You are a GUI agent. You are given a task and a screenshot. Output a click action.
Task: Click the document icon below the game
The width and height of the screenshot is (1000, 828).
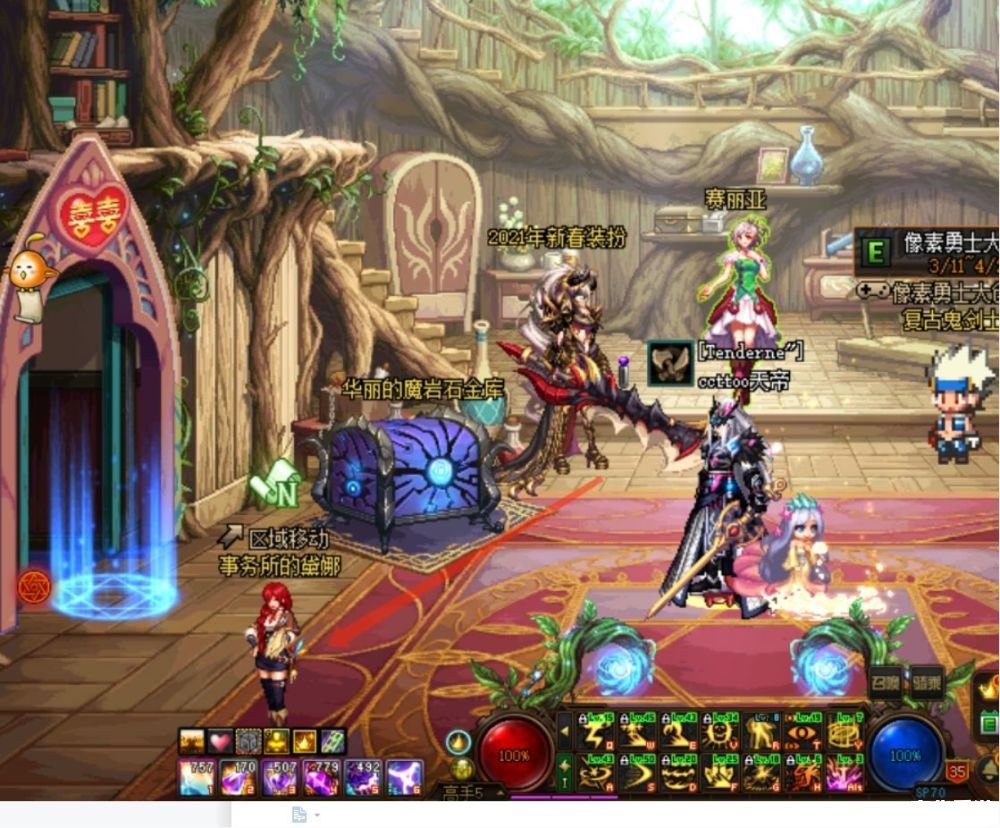(x=298, y=815)
